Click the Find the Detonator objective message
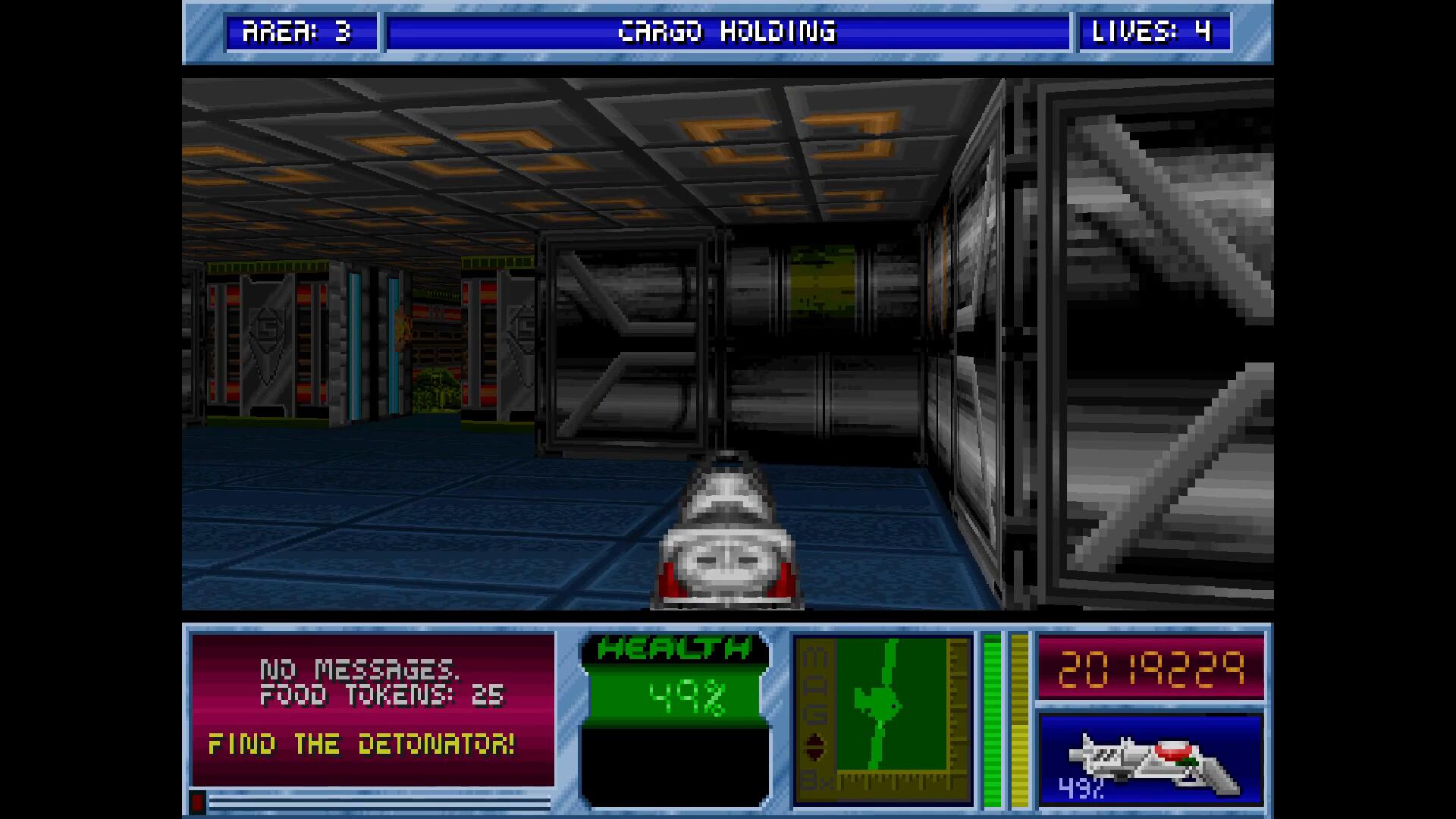The width and height of the screenshot is (1456, 819). (x=362, y=745)
